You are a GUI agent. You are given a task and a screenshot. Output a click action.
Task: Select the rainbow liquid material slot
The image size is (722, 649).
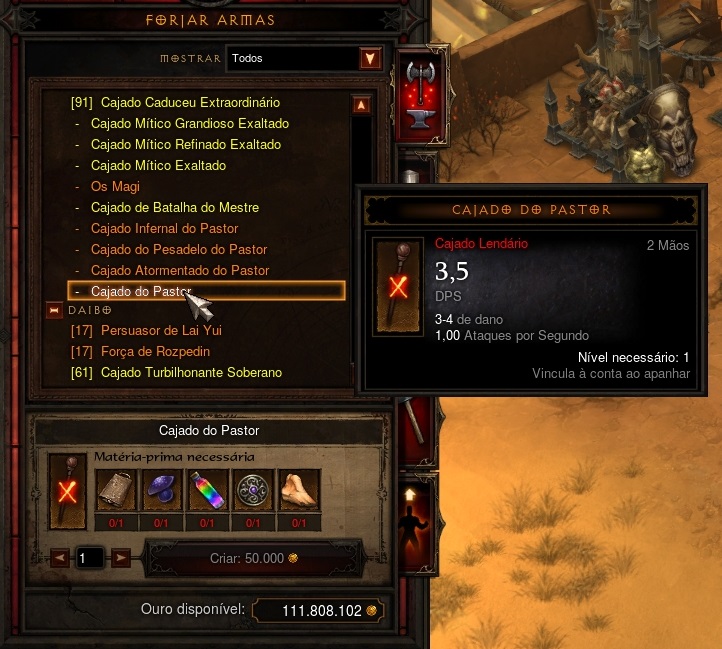click(207, 492)
